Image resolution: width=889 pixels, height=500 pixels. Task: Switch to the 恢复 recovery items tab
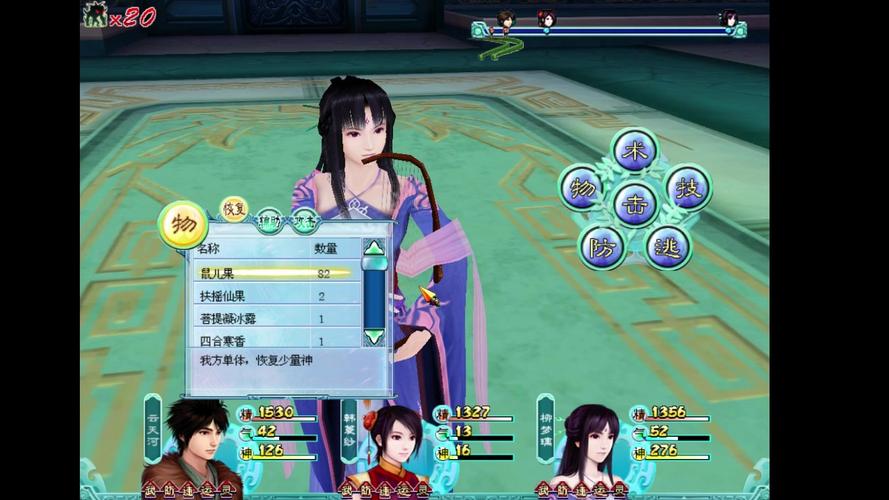pos(234,209)
